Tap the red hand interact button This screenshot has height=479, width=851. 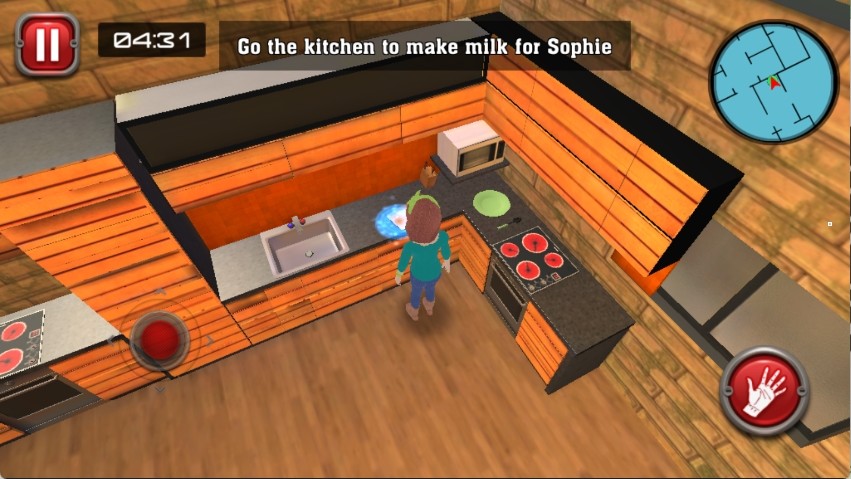pyautogui.click(x=764, y=390)
